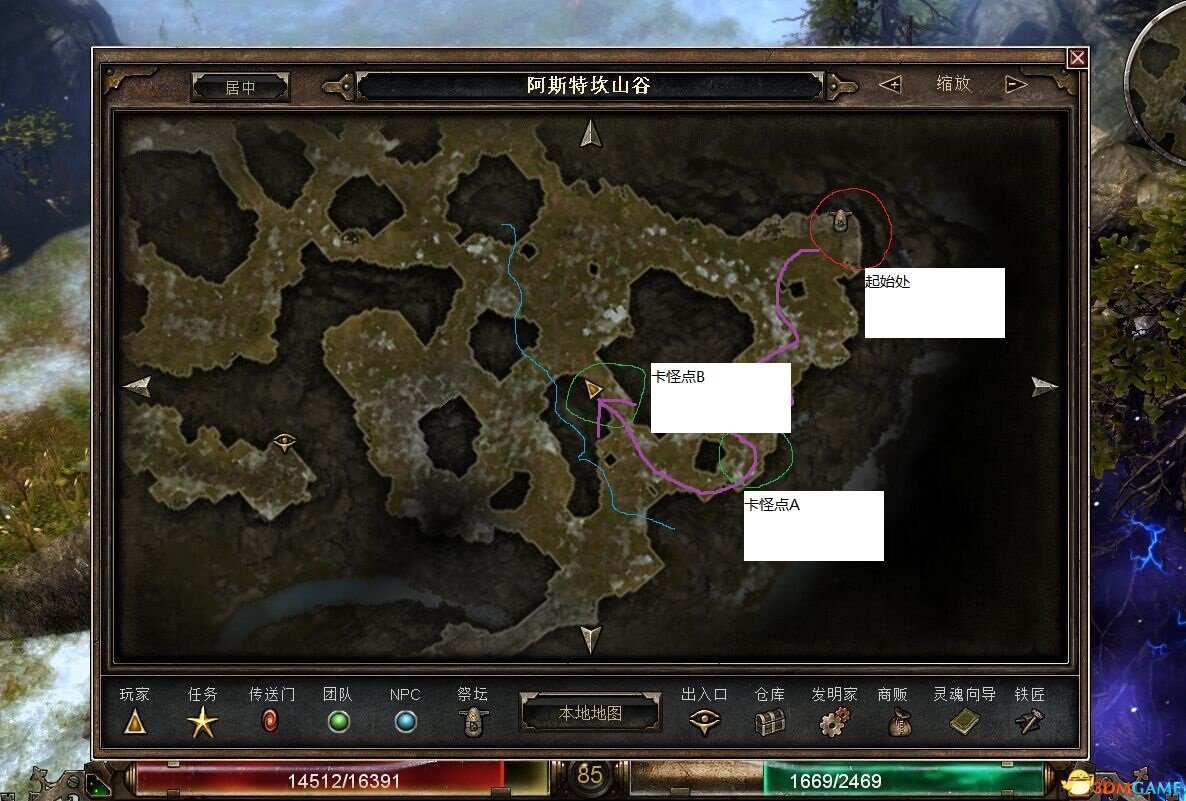Close the map window
Image resolution: width=1186 pixels, height=801 pixels.
pyautogui.click(x=1077, y=58)
